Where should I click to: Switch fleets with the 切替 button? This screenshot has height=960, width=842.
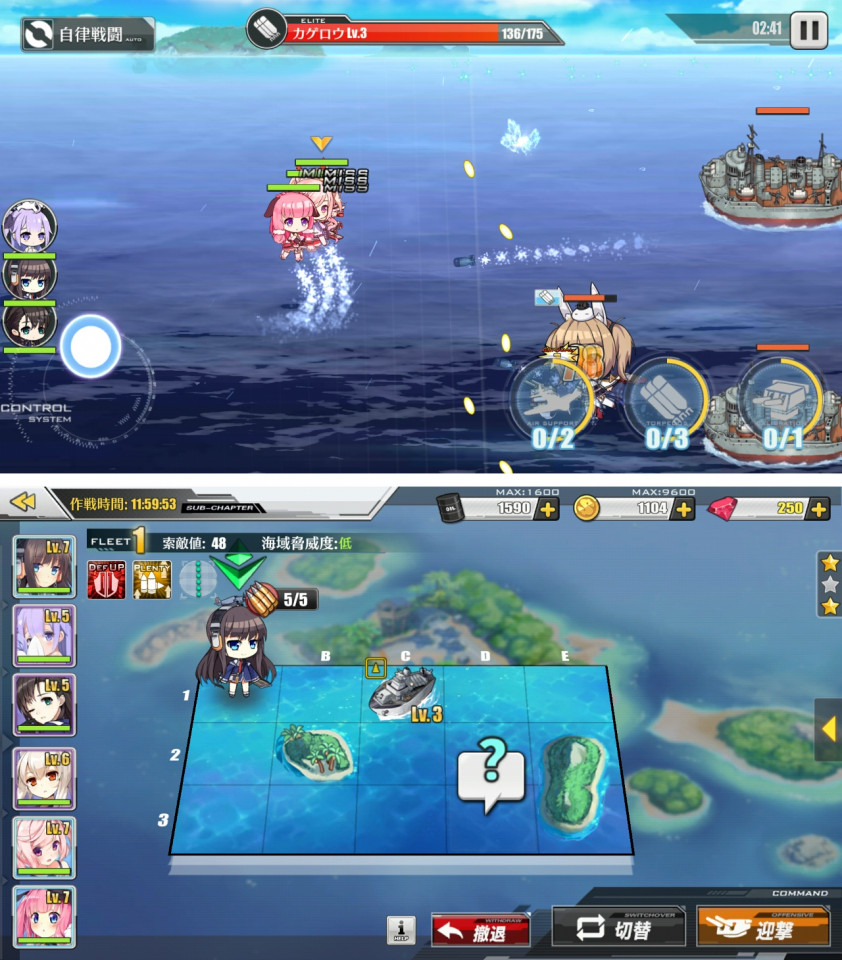618,930
